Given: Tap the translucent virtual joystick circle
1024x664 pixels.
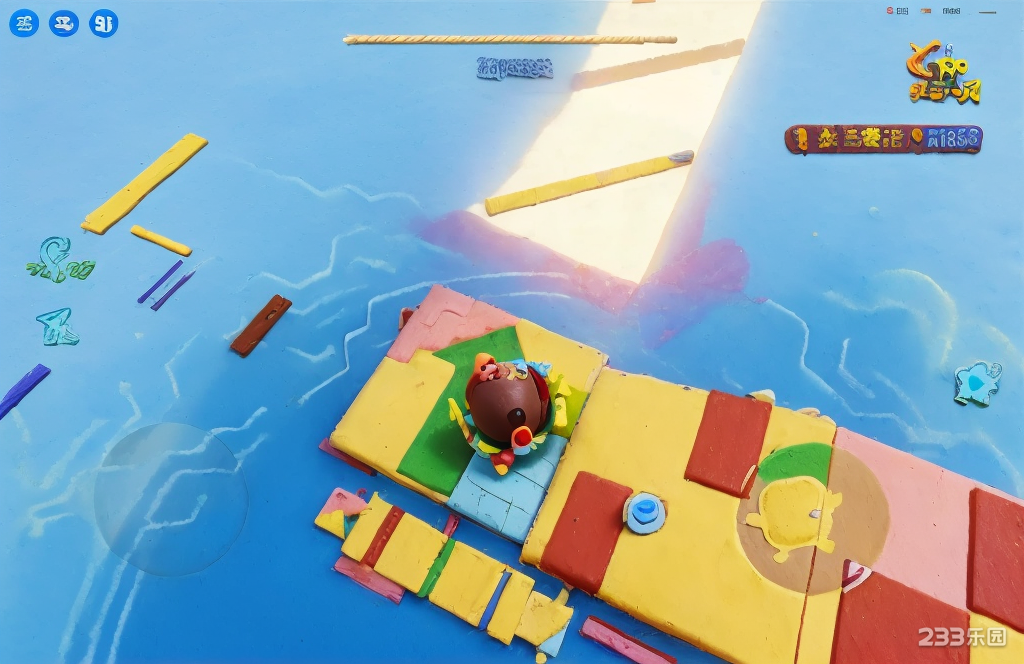Looking at the screenshot, I should [x=170, y=499].
